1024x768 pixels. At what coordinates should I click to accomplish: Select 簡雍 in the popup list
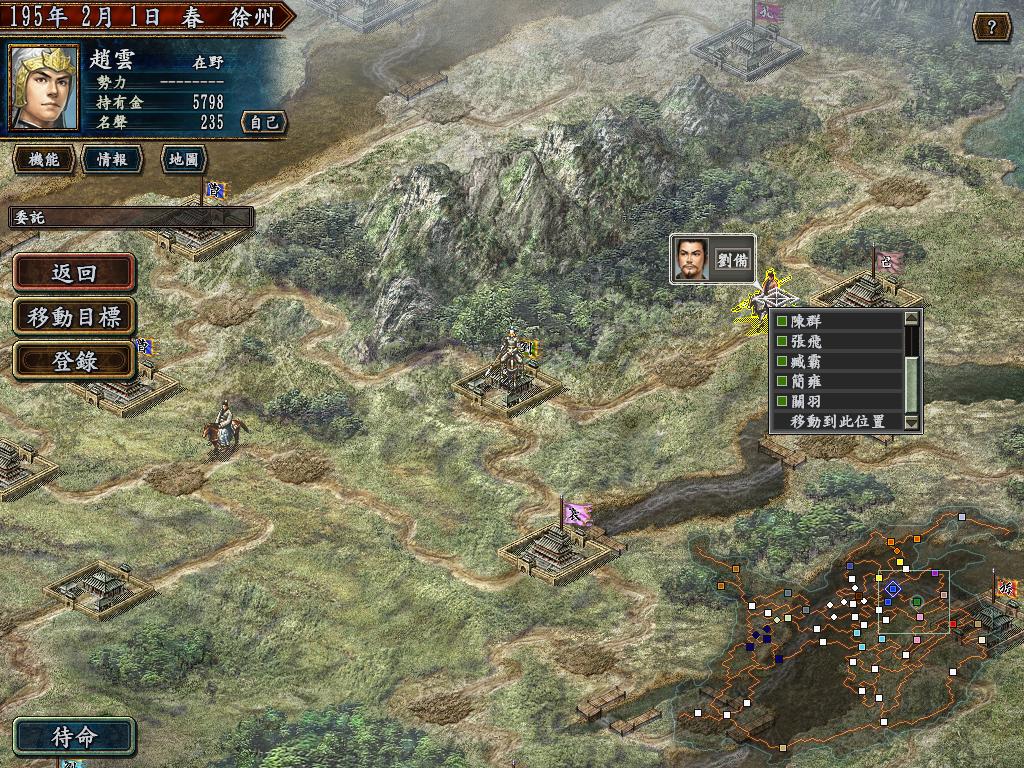[838, 382]
